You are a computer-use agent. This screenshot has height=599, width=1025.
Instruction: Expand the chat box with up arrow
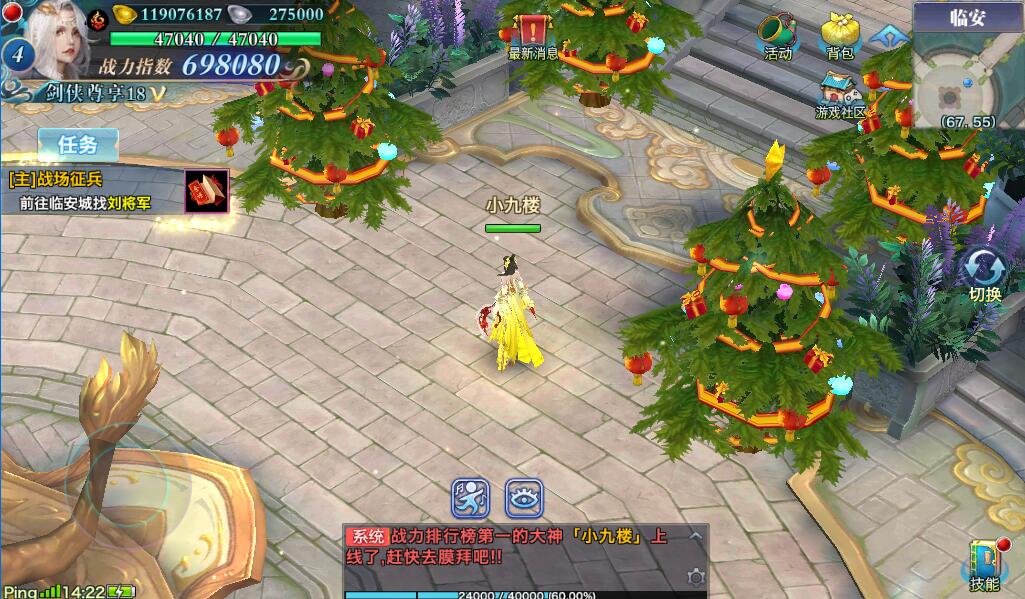[x=696, y=537]
